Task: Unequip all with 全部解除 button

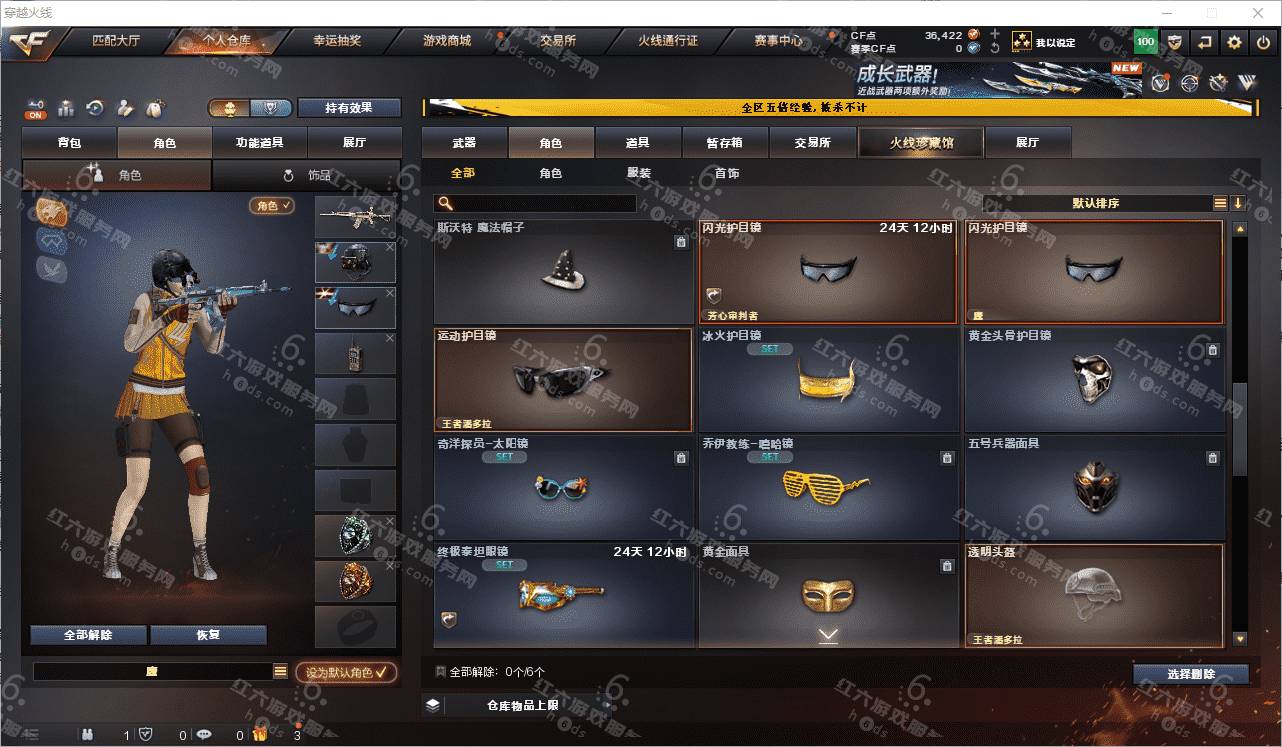Action: [88, 635]
